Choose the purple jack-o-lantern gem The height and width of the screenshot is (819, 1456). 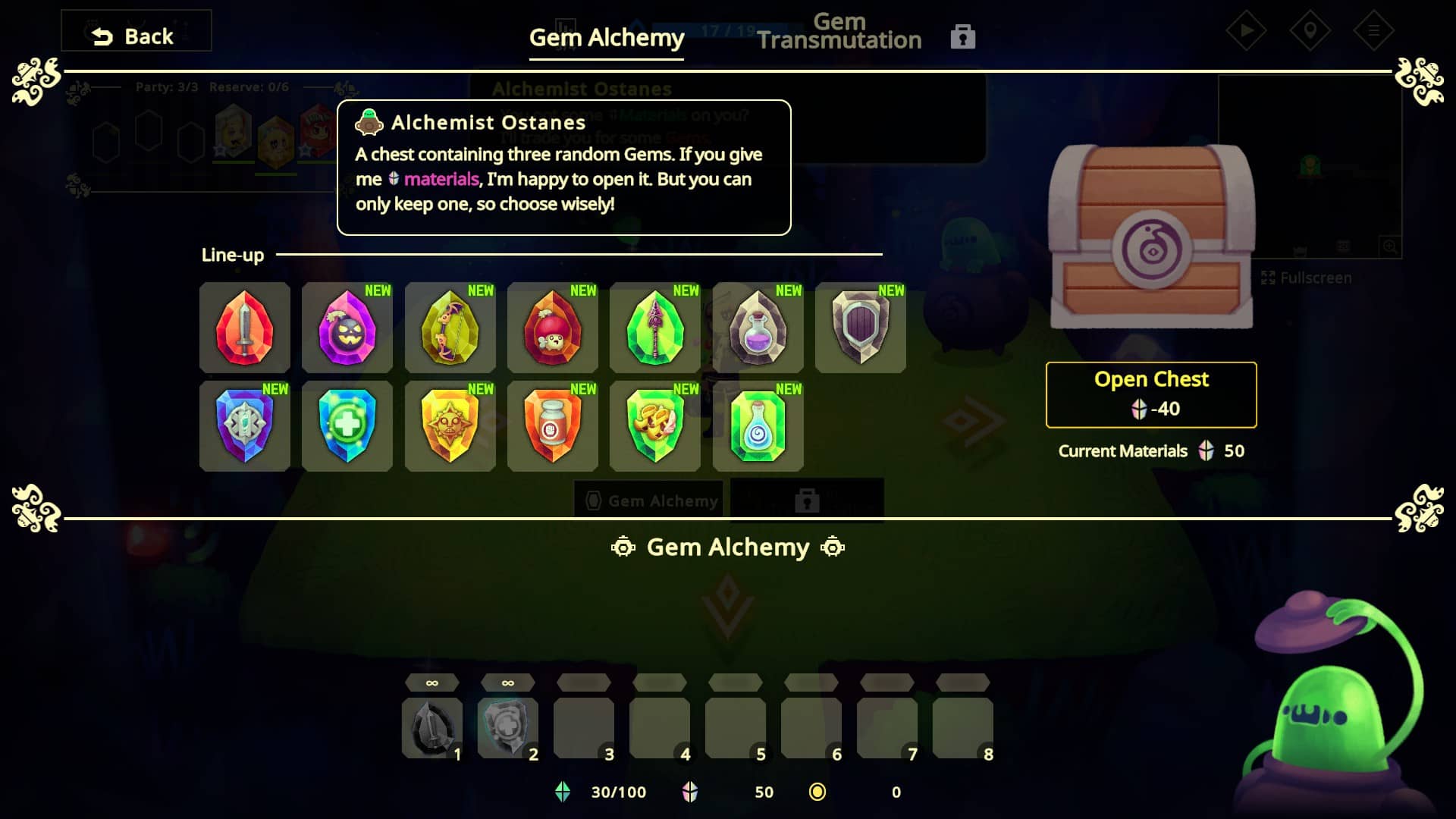pos(347,328)
